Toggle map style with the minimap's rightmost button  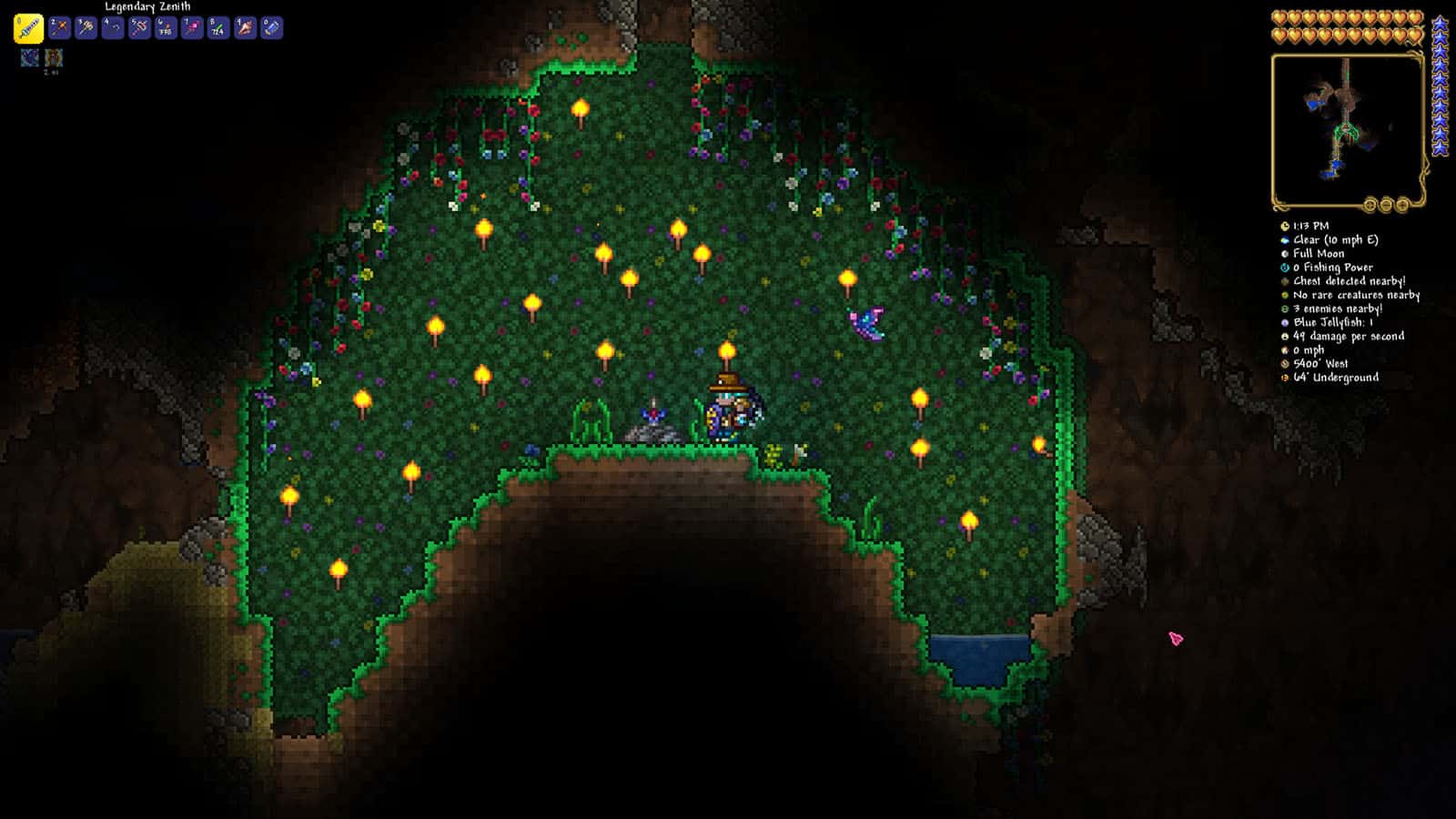(1401, 205)
